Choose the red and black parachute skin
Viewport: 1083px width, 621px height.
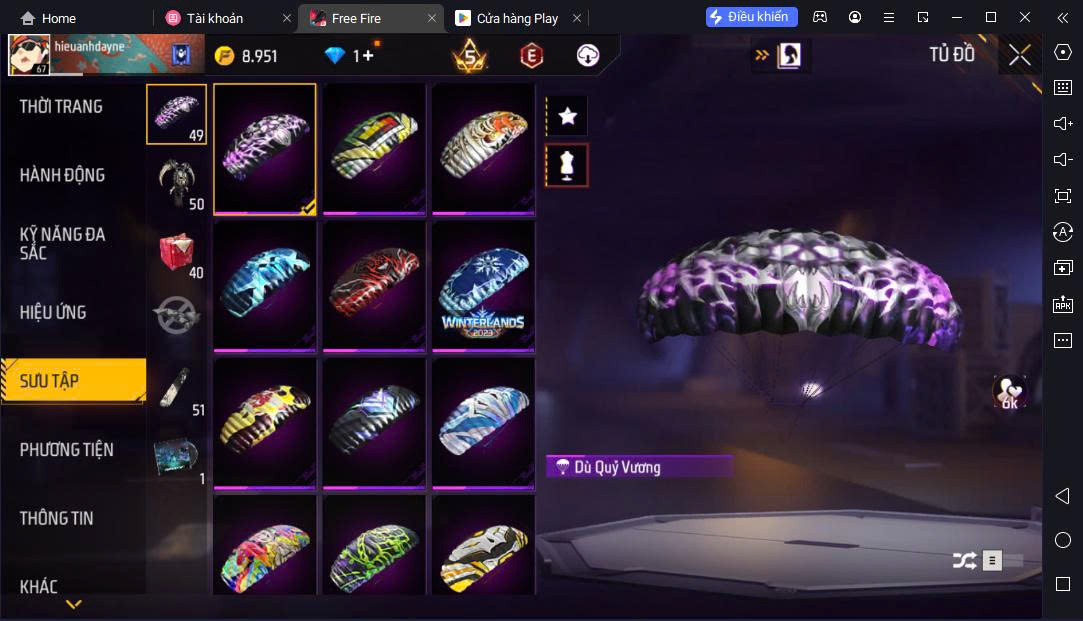[374, 286]
